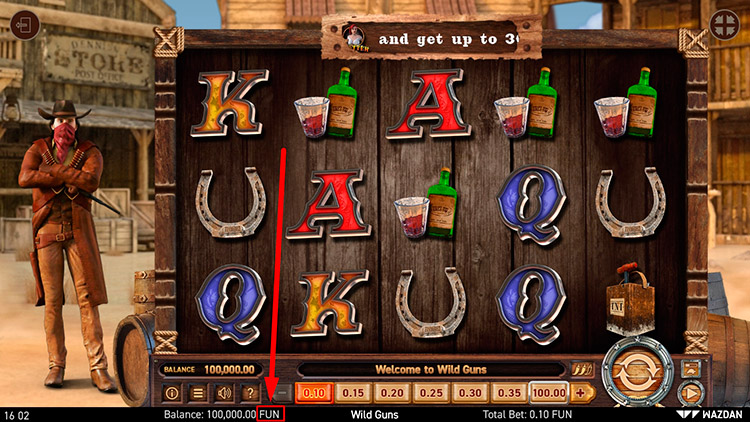Exit the game via top-left door icon

[x=26, y=25]
